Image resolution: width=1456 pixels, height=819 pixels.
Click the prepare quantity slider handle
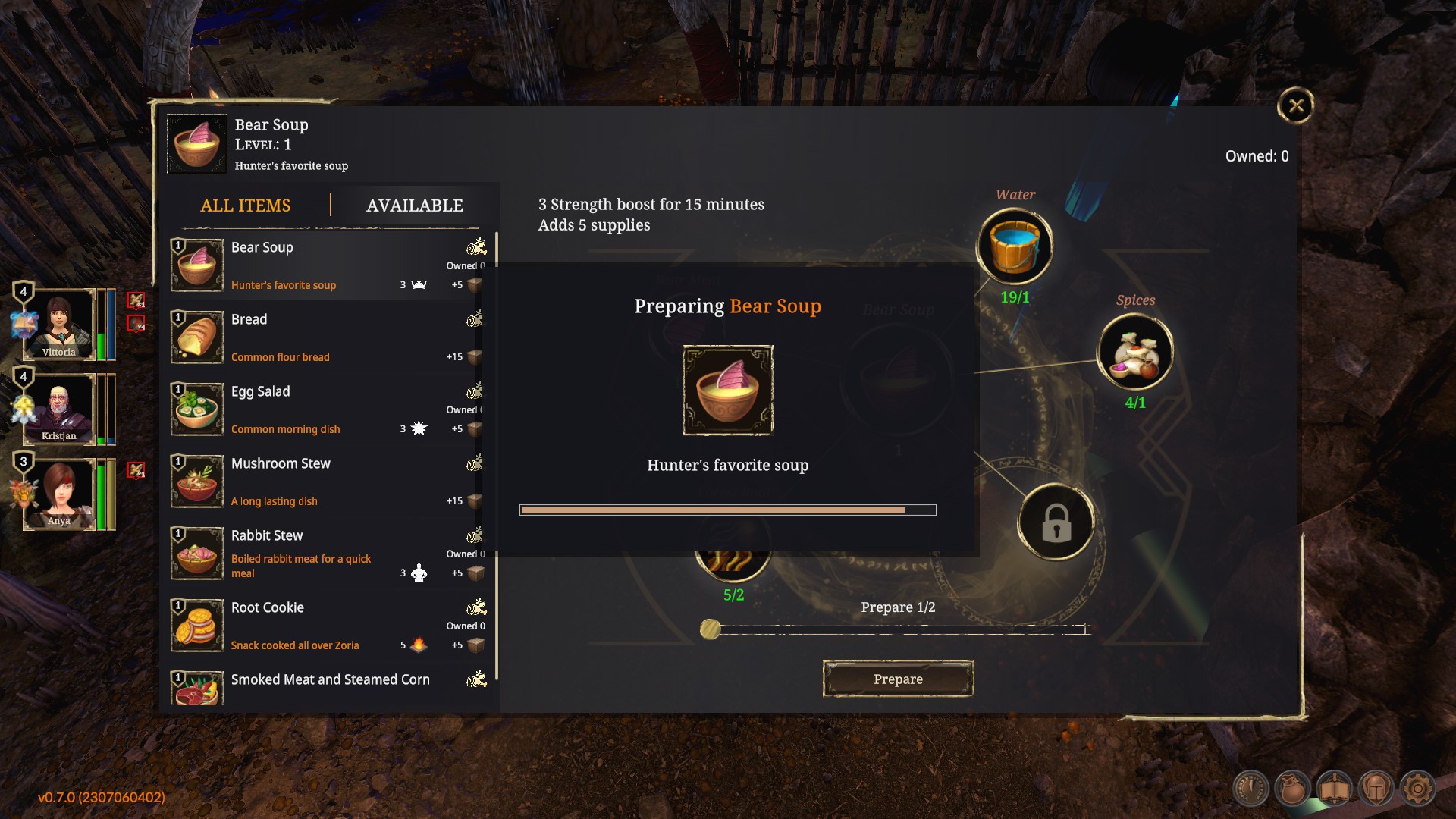tap(711, 629)
